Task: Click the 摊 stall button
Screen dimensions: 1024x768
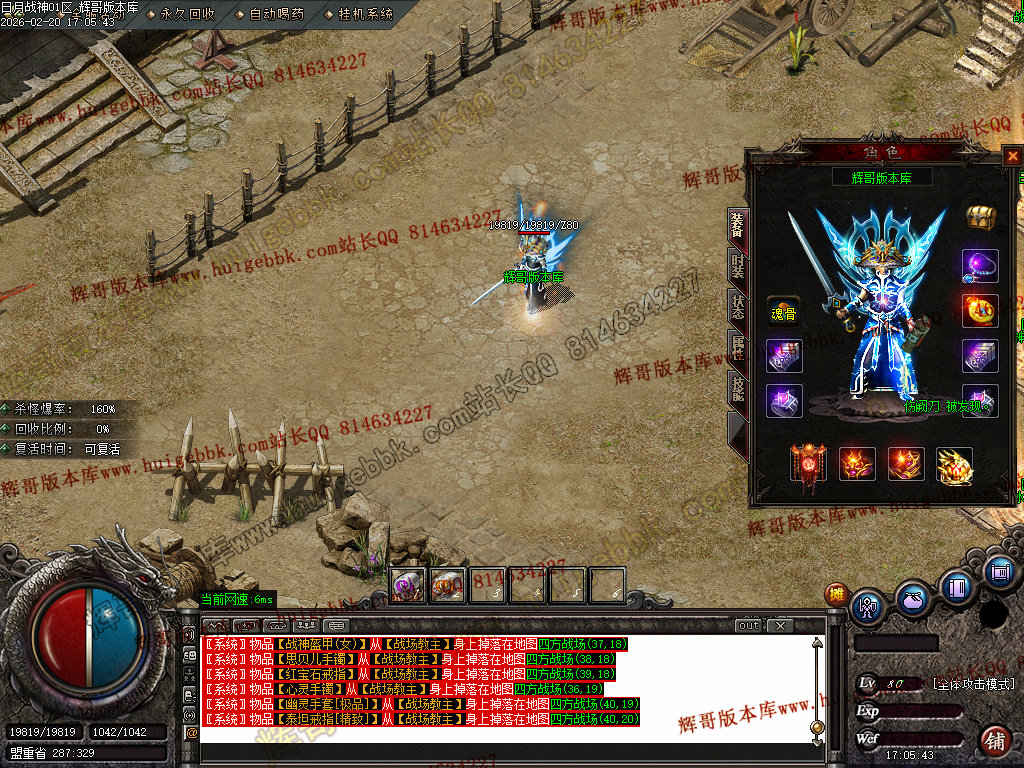Action: tap(836, 595)
